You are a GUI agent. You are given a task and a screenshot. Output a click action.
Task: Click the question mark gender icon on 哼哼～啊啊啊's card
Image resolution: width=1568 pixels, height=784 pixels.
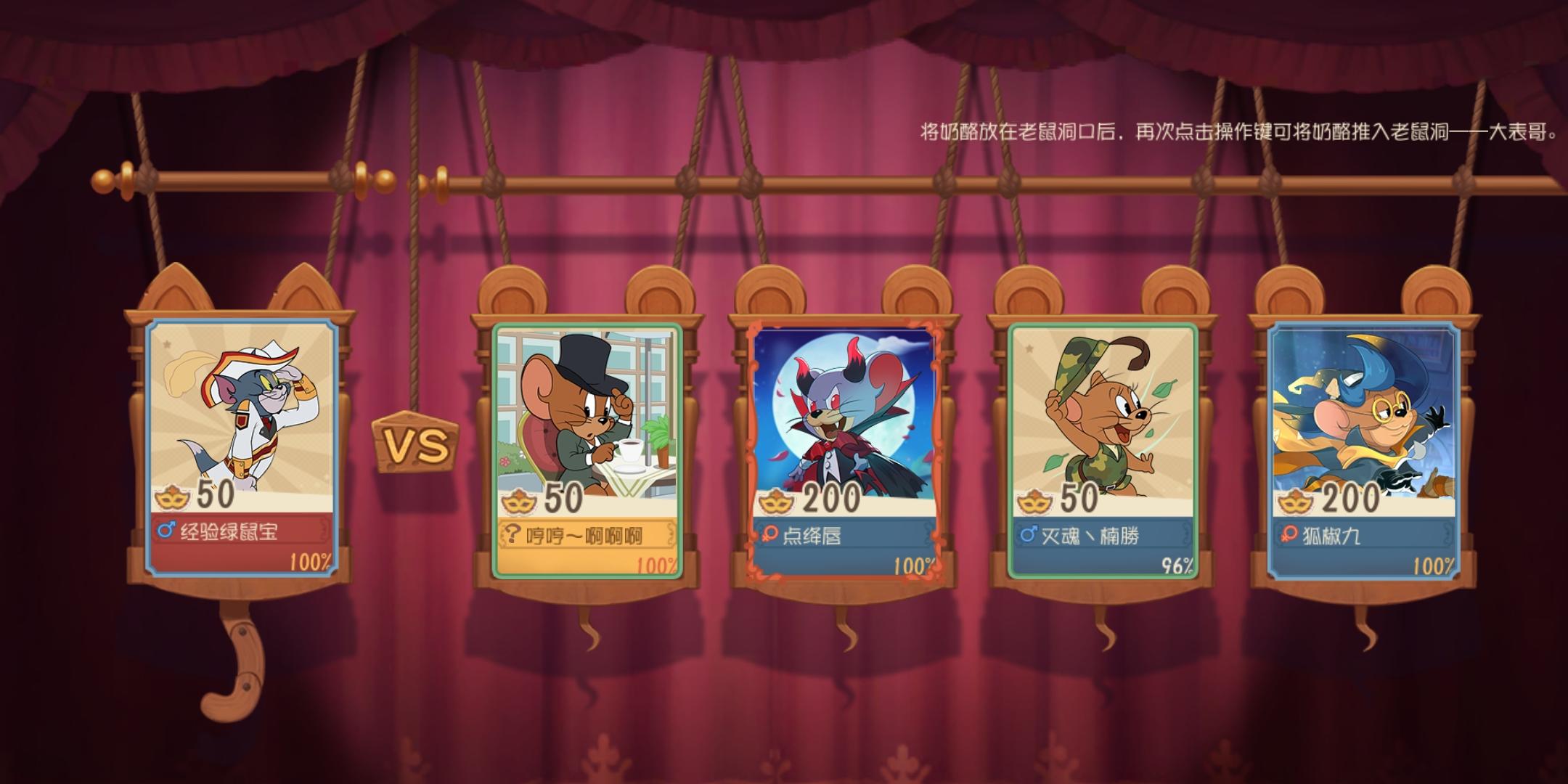click(513, 532)
